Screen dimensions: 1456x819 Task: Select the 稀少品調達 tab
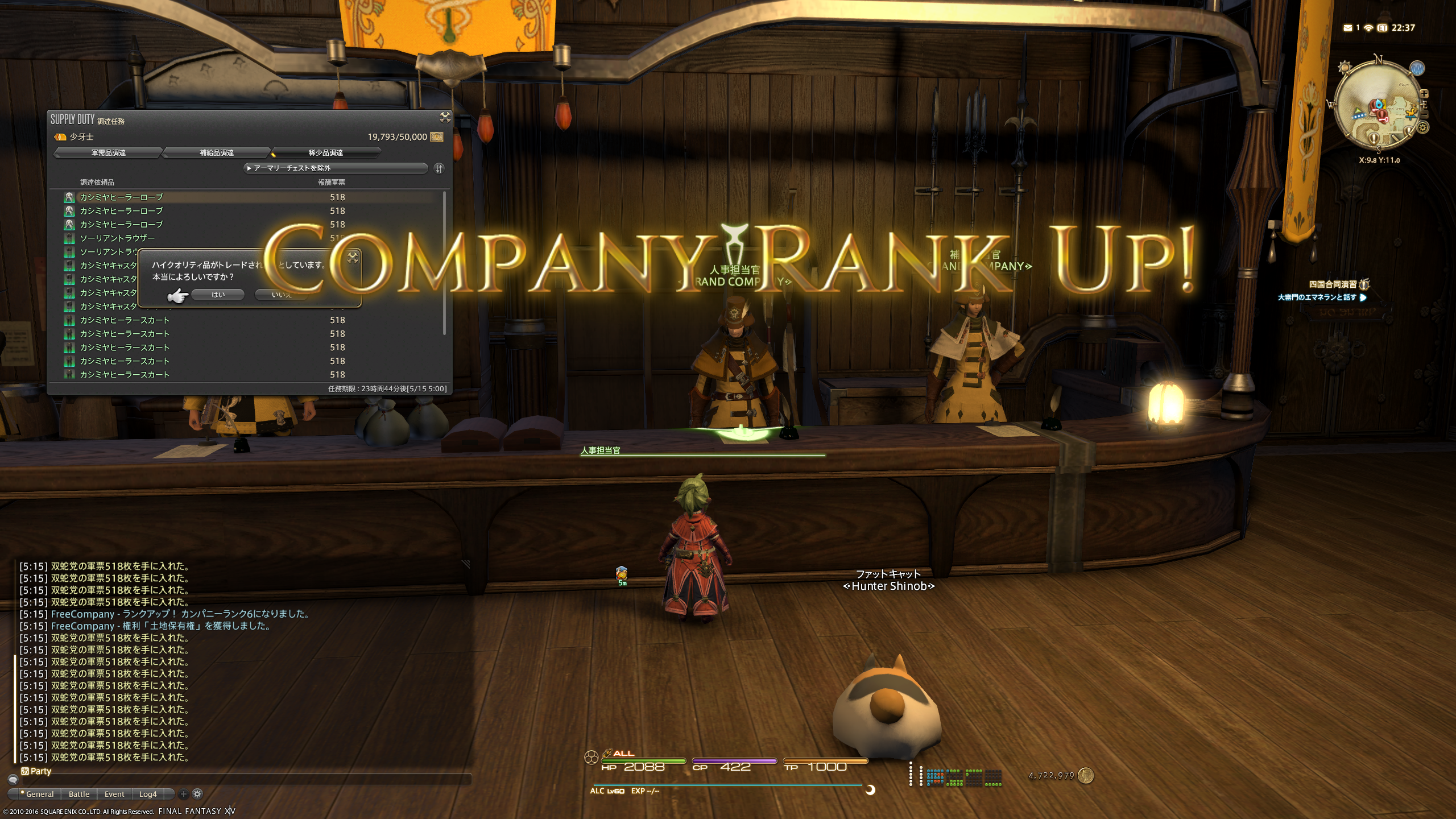[x=325, y=152]
